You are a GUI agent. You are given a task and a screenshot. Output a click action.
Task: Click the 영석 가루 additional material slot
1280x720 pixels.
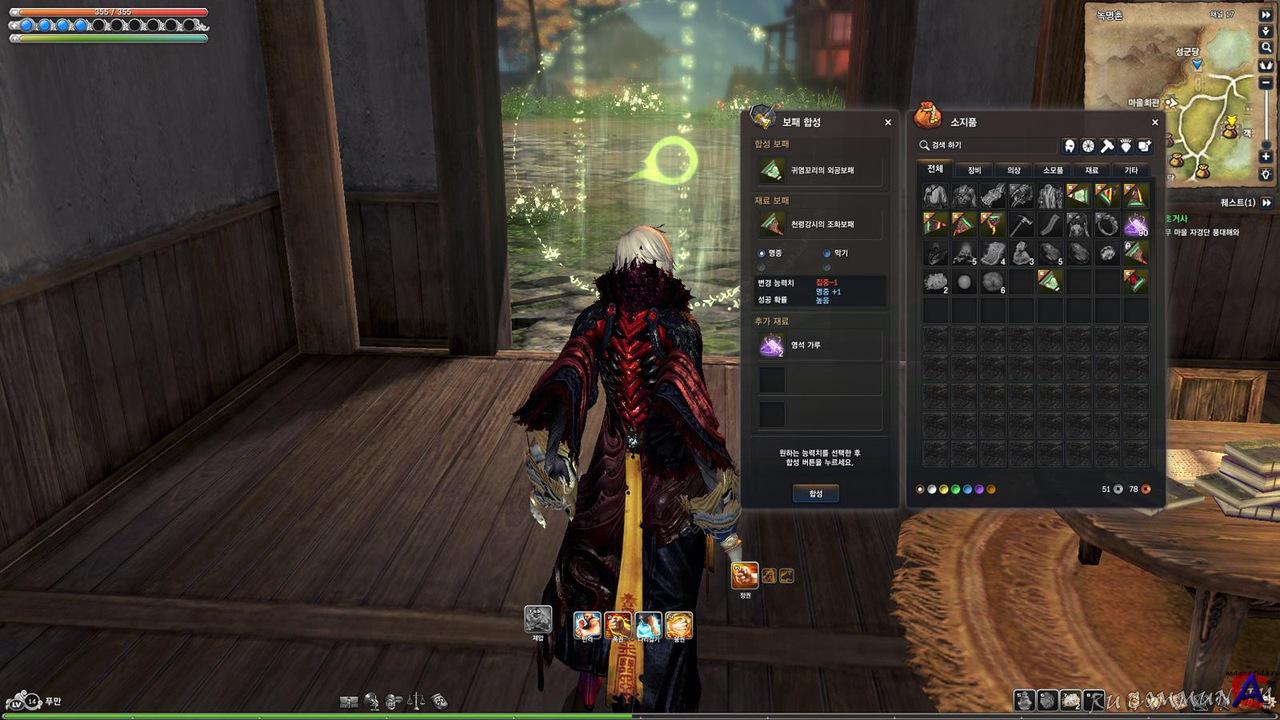tap(771, 346)
